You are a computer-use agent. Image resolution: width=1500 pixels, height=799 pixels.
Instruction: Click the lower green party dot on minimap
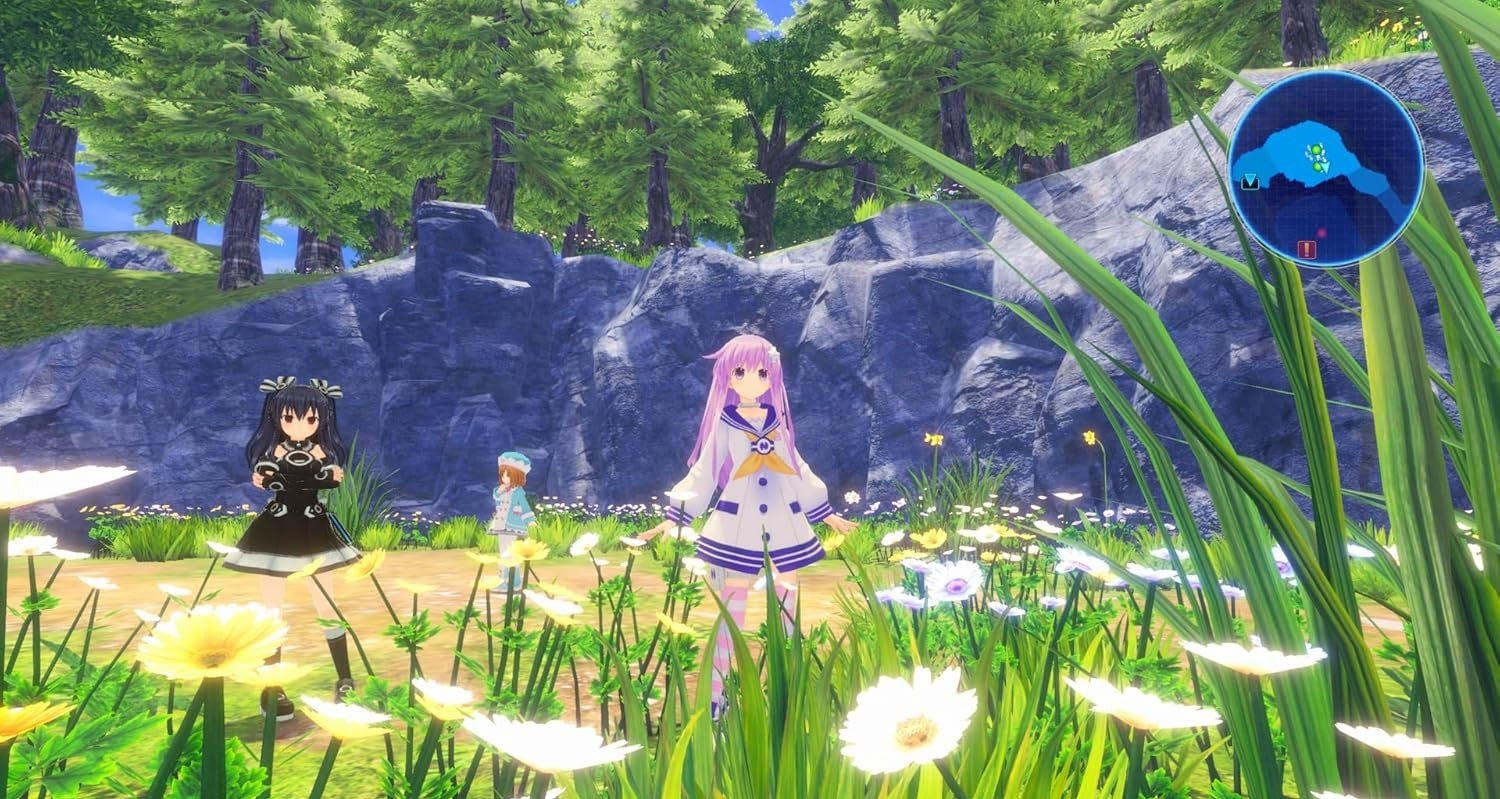(x=1317, y=167)
